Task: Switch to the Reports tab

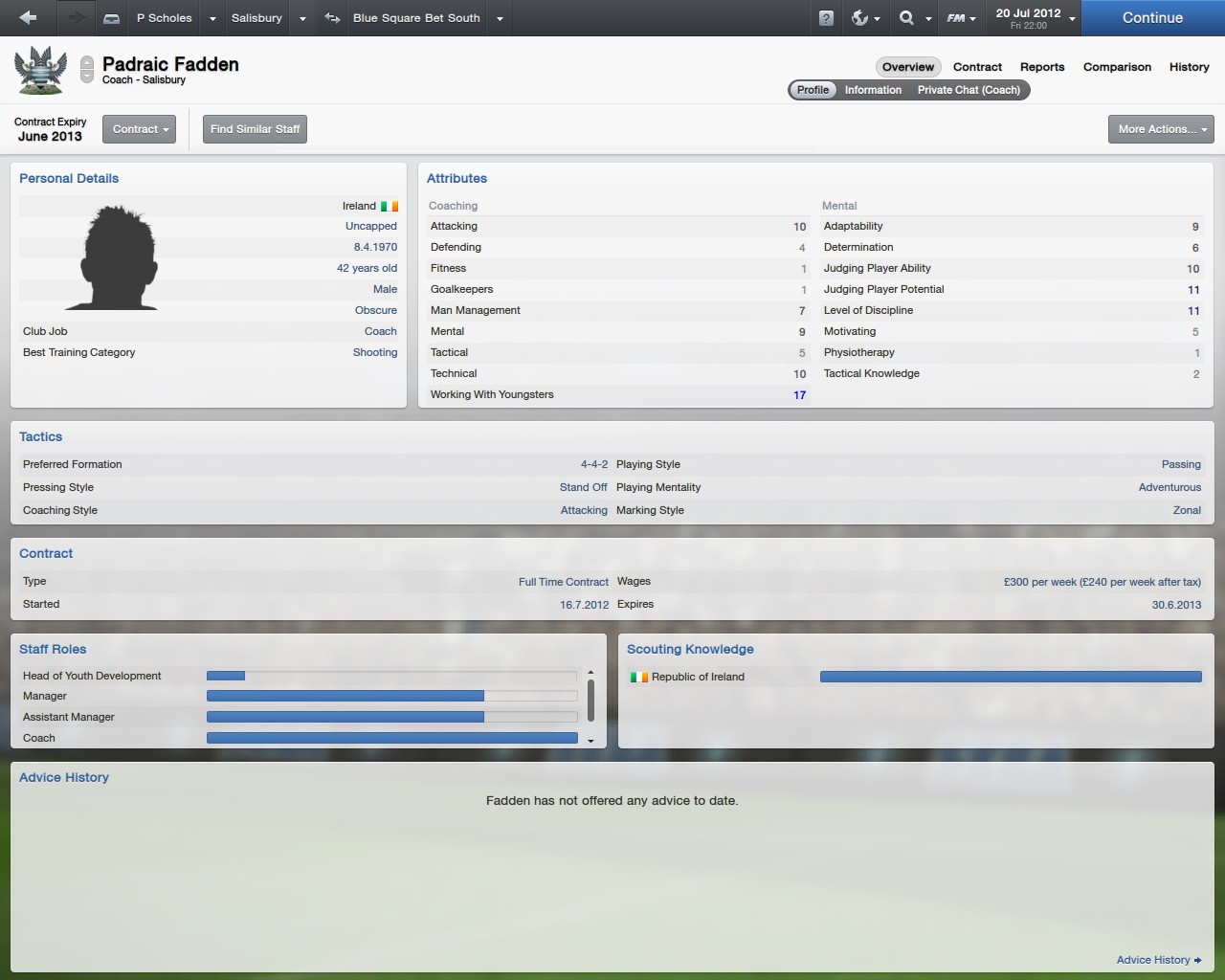Action: 1042,67
